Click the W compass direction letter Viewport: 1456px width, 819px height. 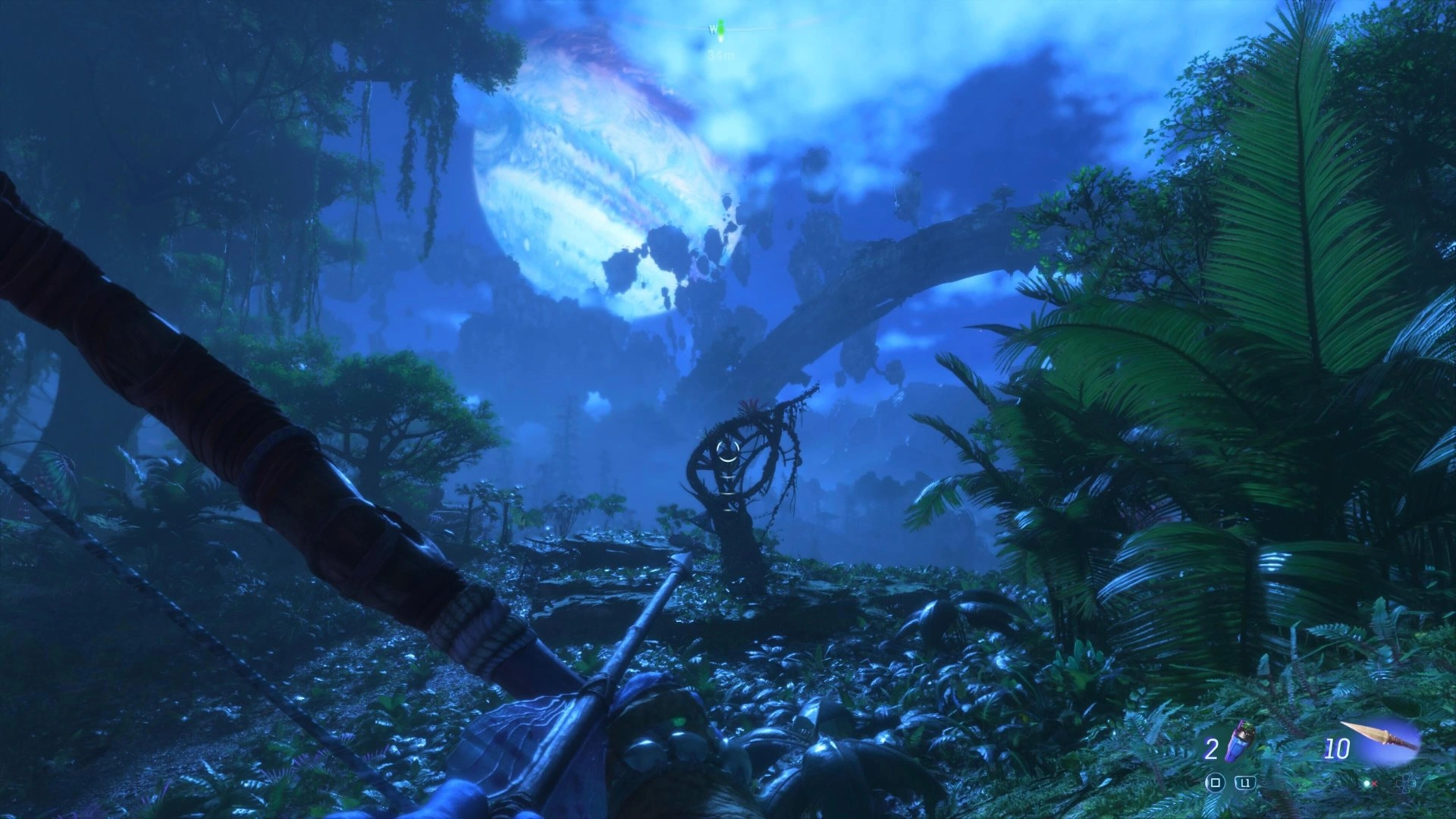coord(713,30)
